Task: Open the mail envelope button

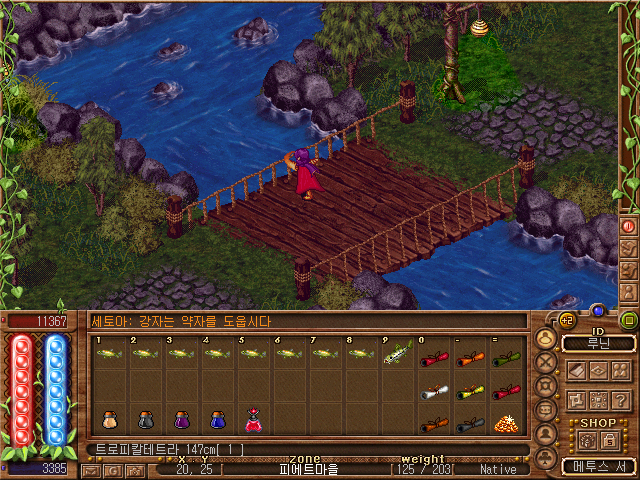Action: pyautogui.click(x=92, y=469)
